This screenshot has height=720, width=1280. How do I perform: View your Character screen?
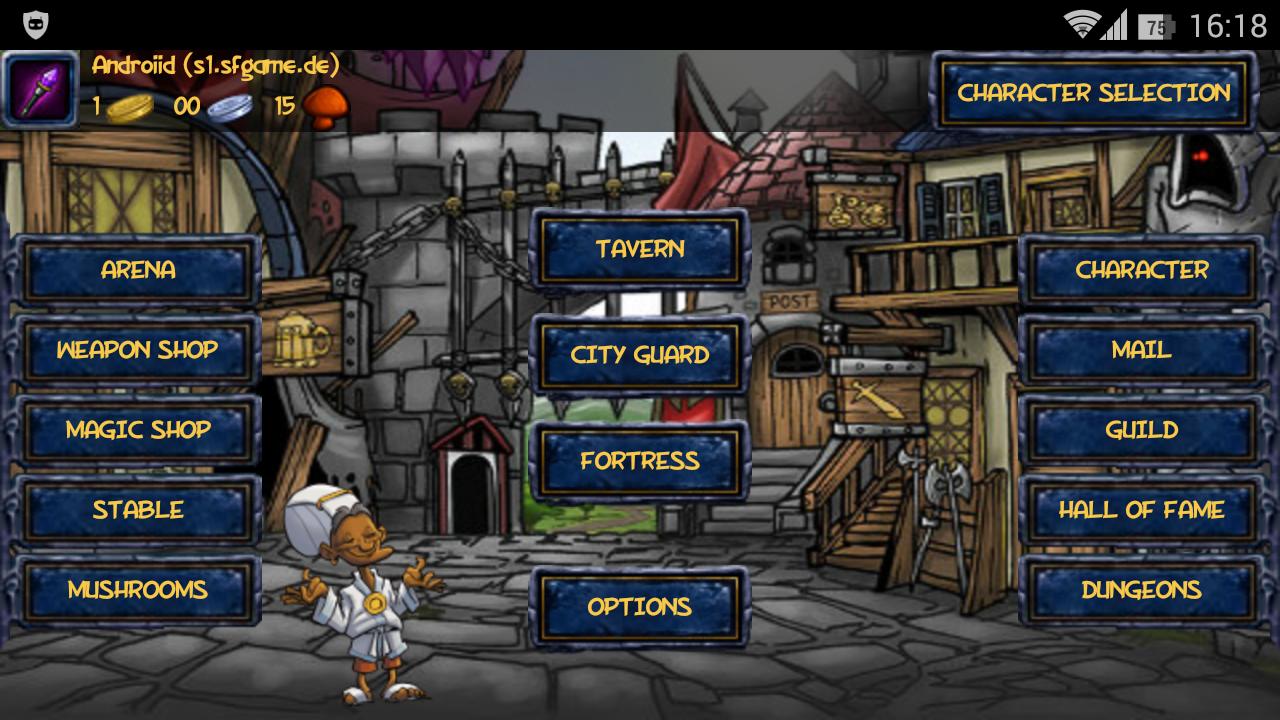tap(1141, 270)
